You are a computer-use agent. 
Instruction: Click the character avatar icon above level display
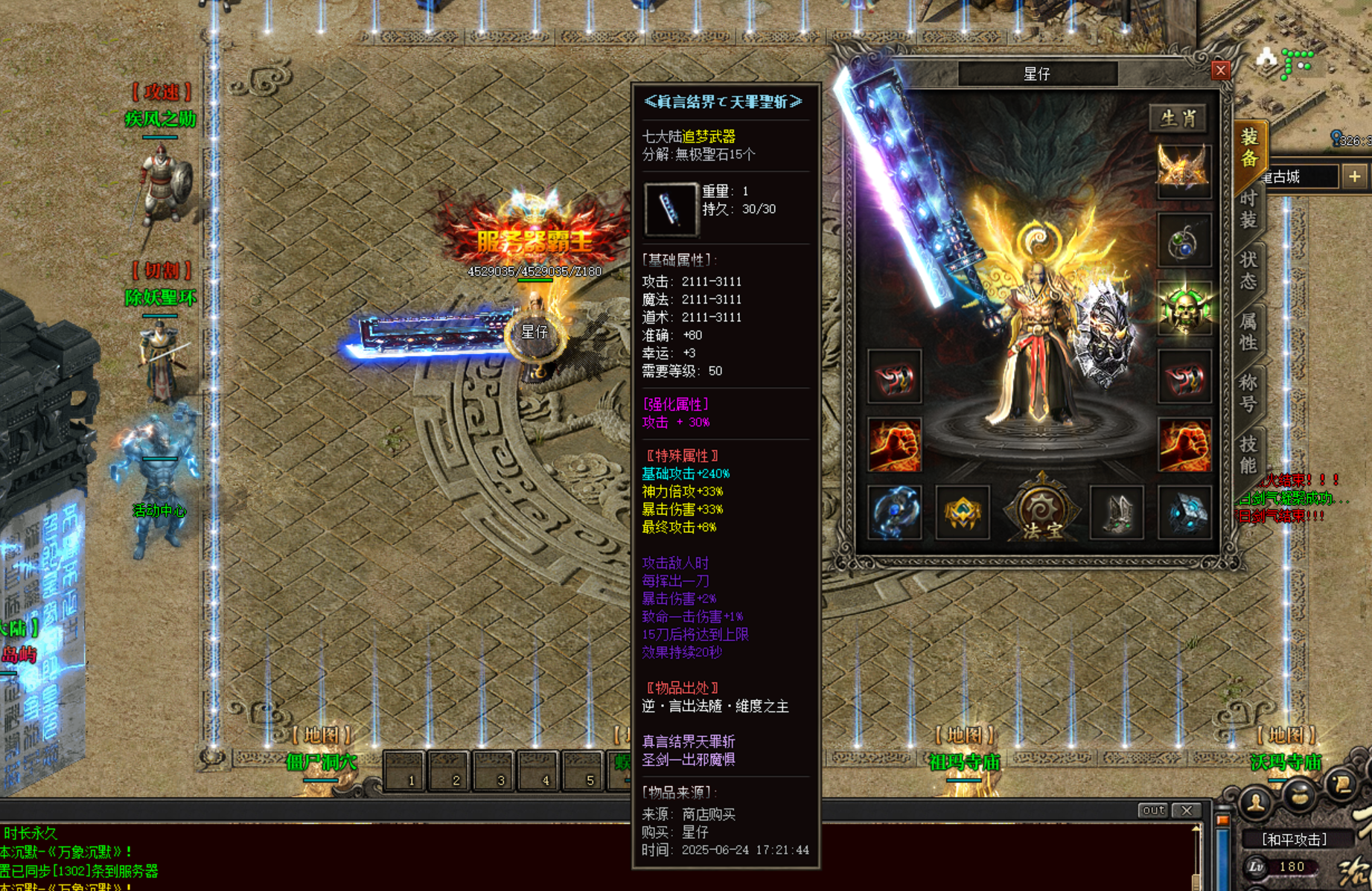point(1255,802)
